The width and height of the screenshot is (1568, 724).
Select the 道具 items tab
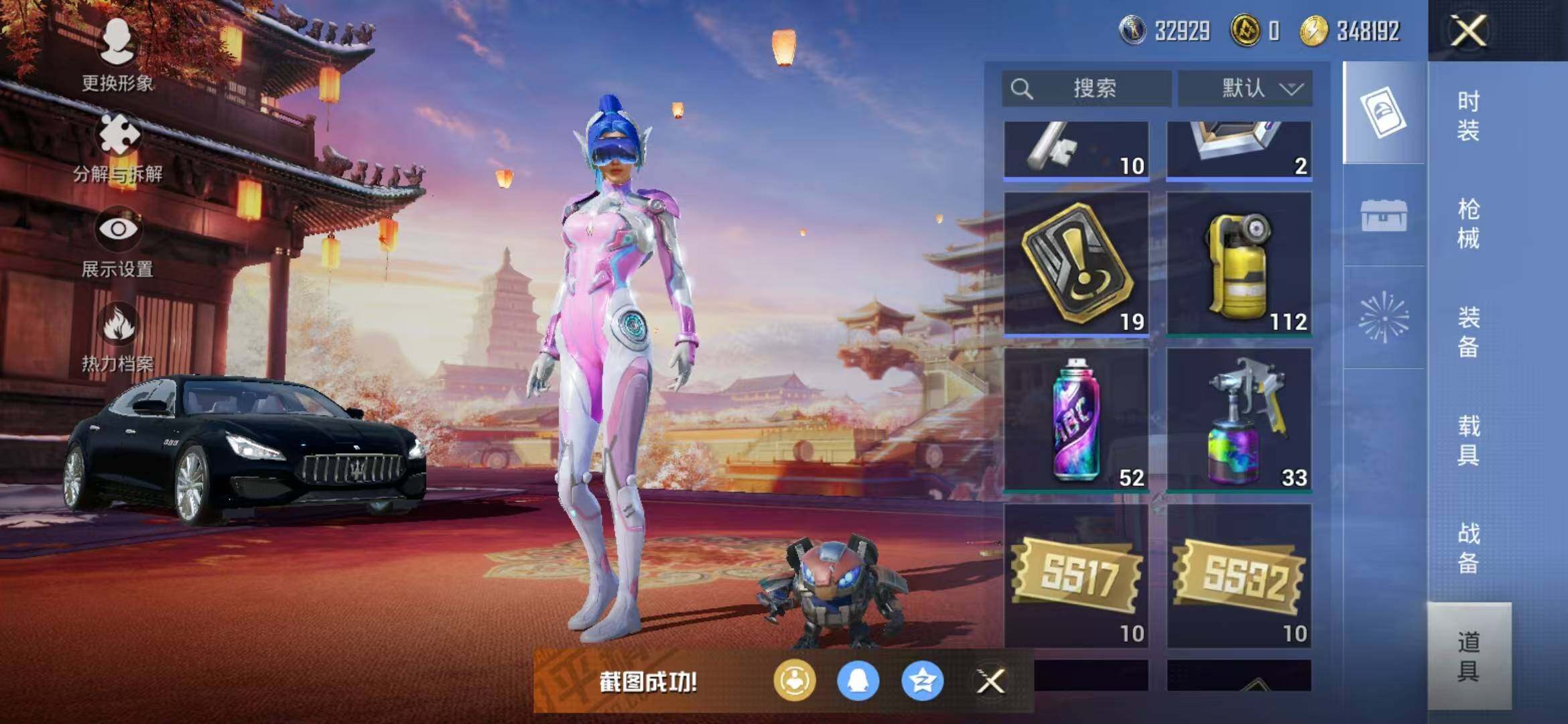coord(1468,656)
